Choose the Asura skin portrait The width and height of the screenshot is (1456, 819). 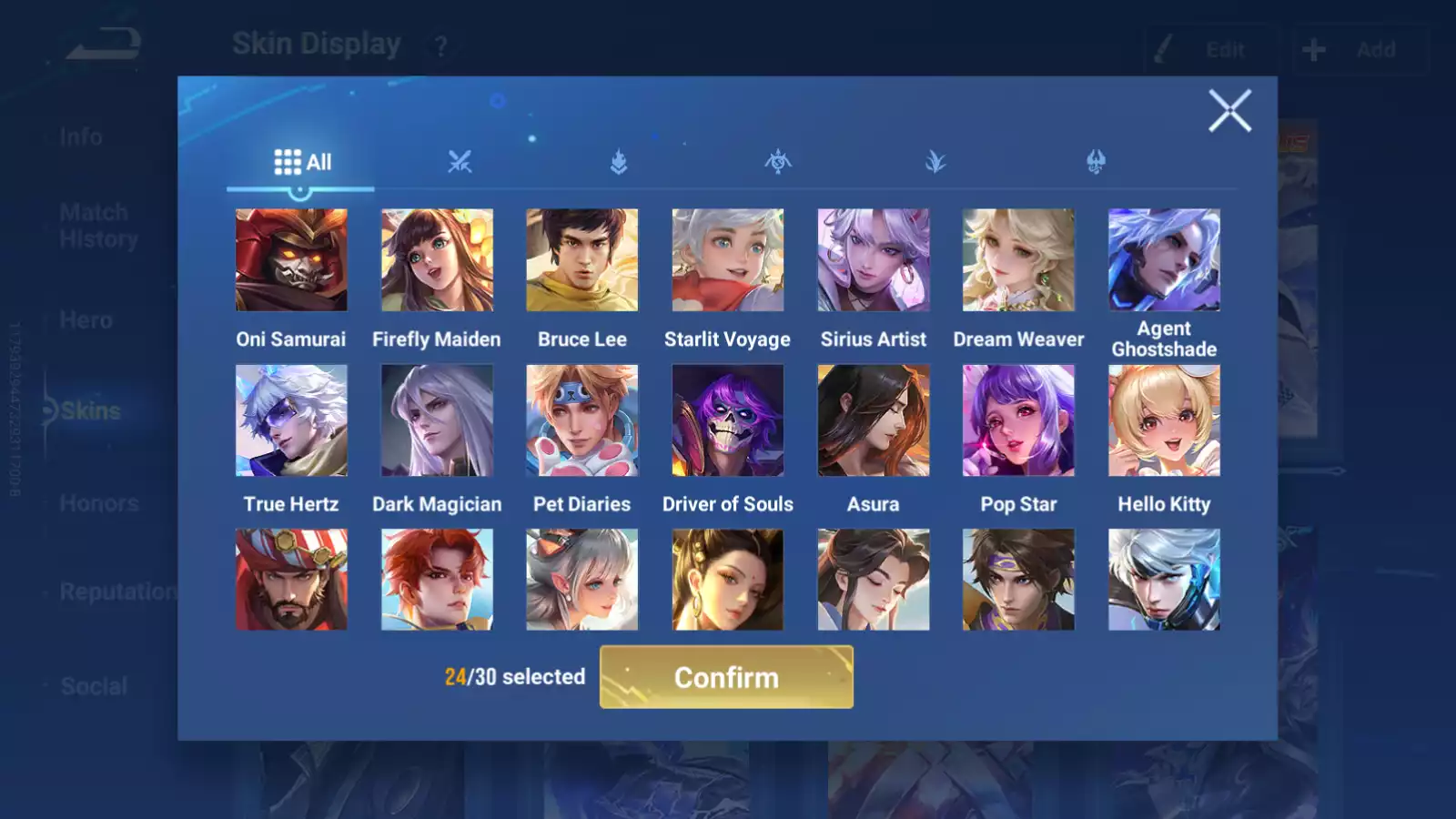point(874,420)
